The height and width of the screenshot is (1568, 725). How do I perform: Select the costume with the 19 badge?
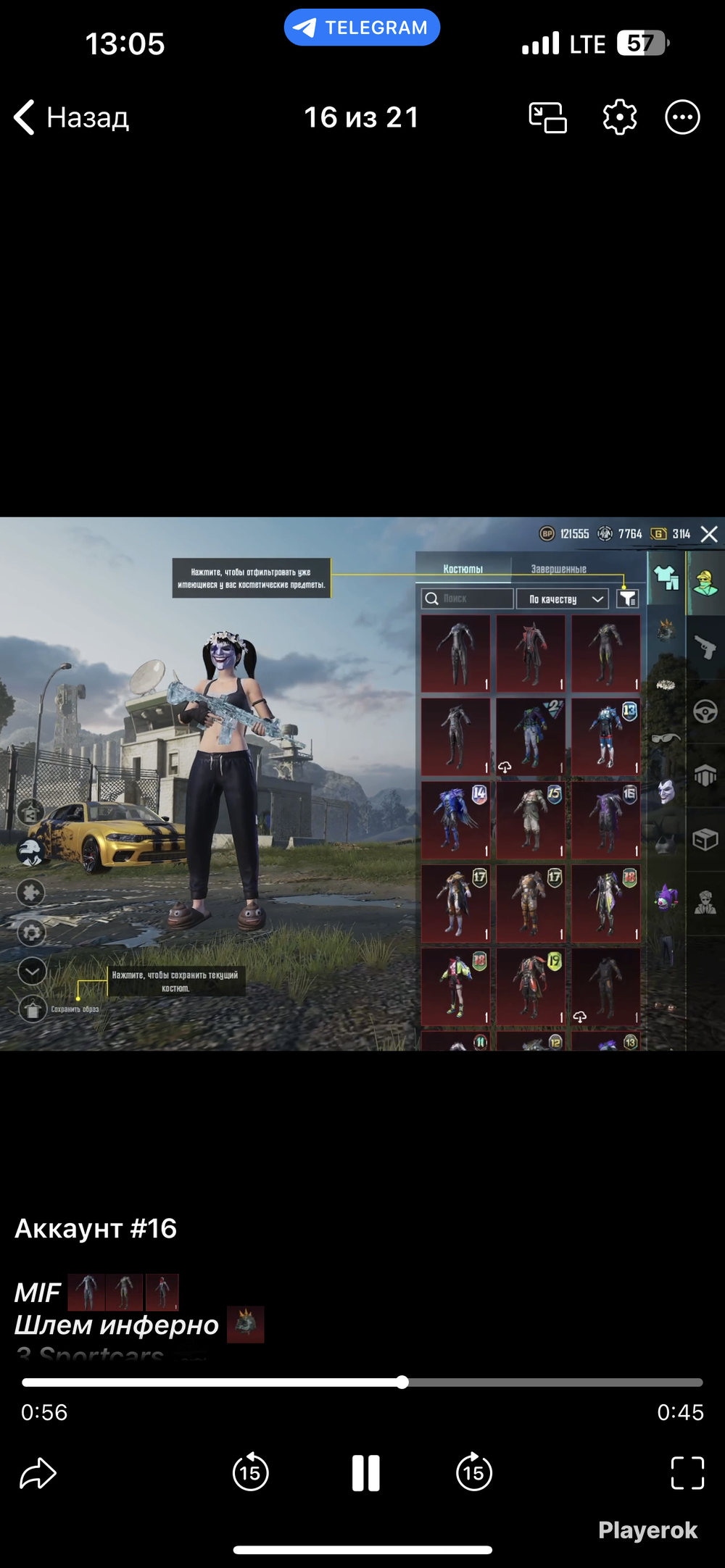coord(531,985)
